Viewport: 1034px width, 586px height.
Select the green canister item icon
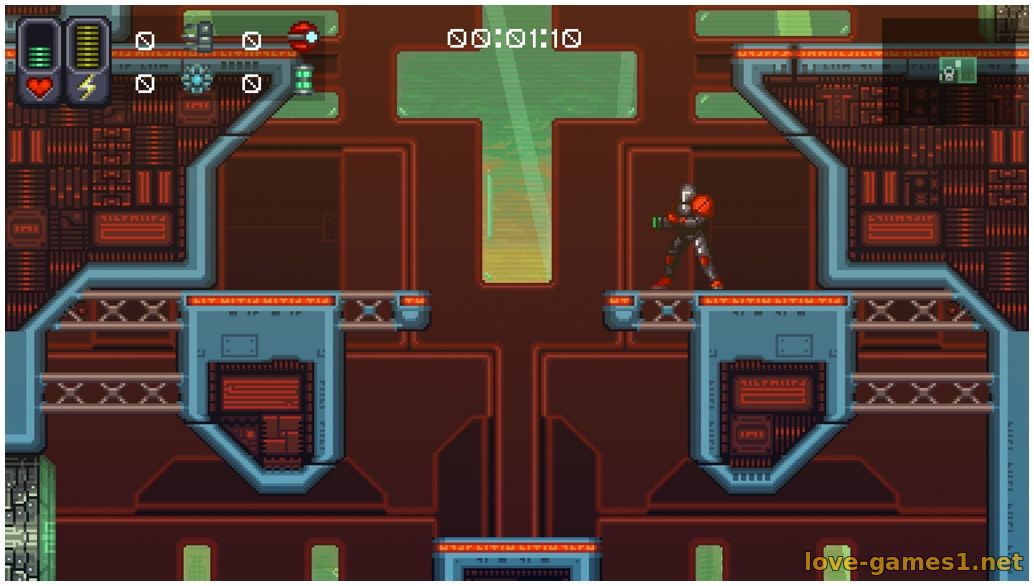[303, 79]
